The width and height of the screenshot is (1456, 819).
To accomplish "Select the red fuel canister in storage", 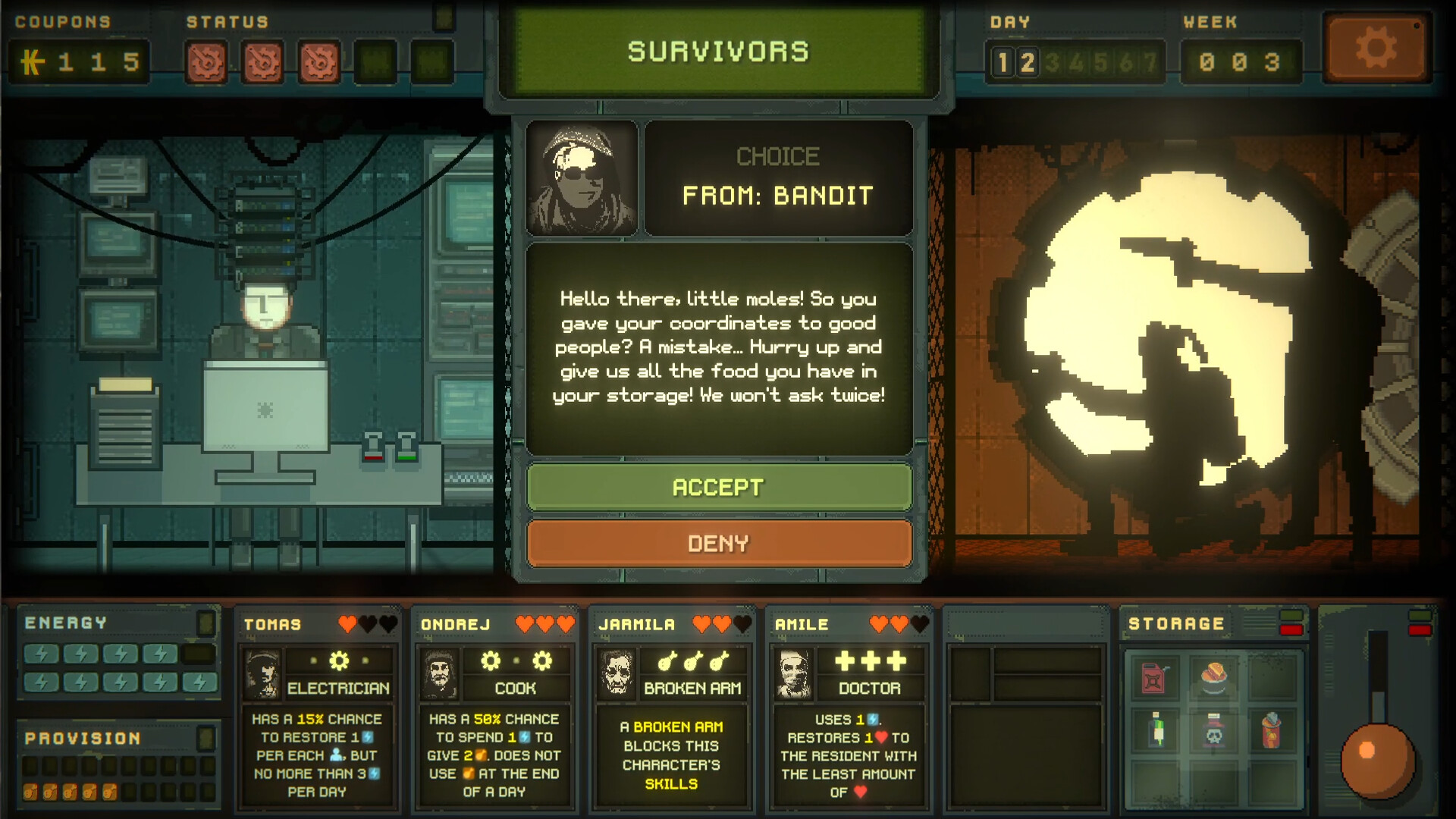I will tap(1153, 677).
